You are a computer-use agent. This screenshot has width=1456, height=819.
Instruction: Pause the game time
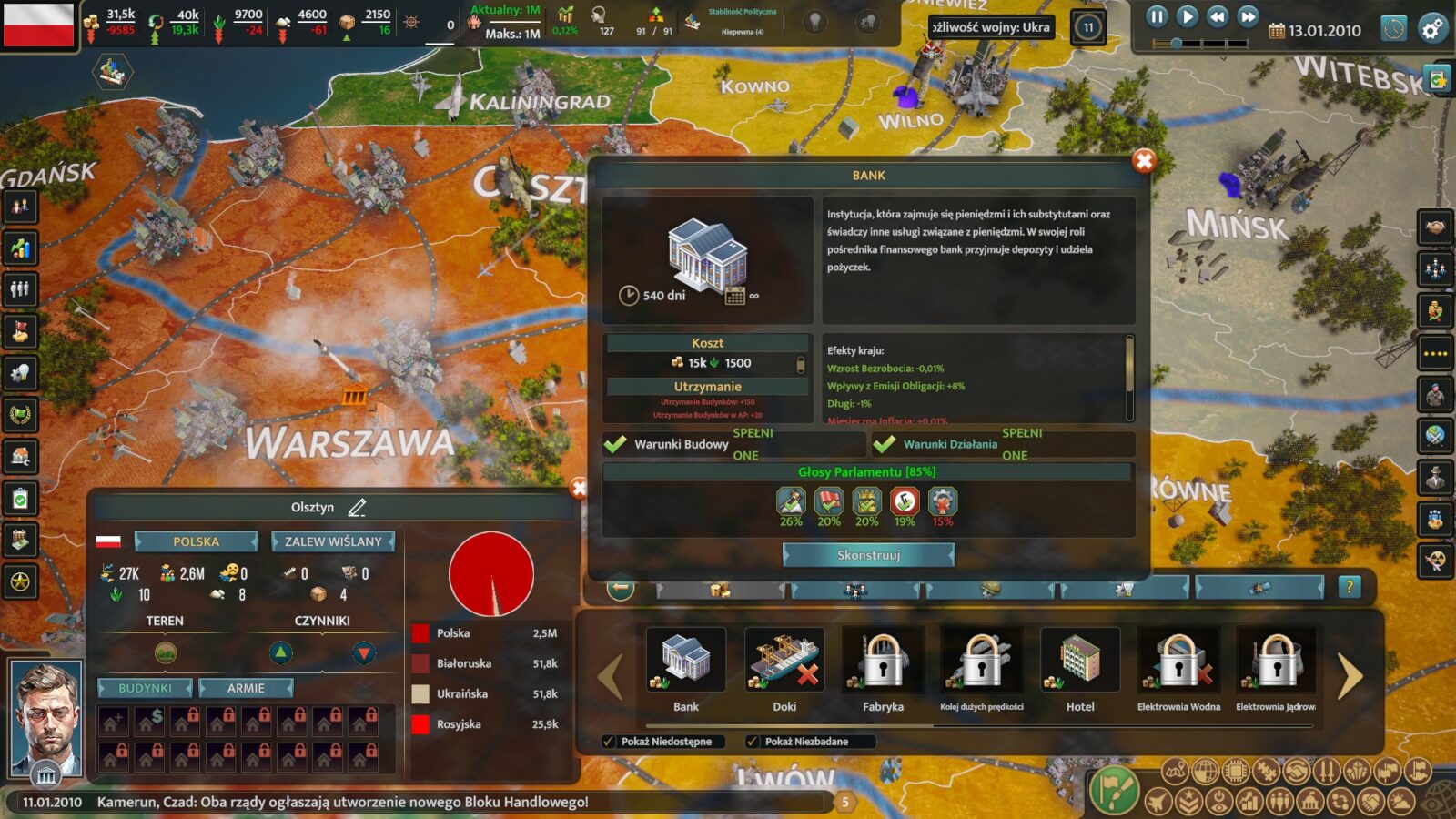(x=1157, y=16)
